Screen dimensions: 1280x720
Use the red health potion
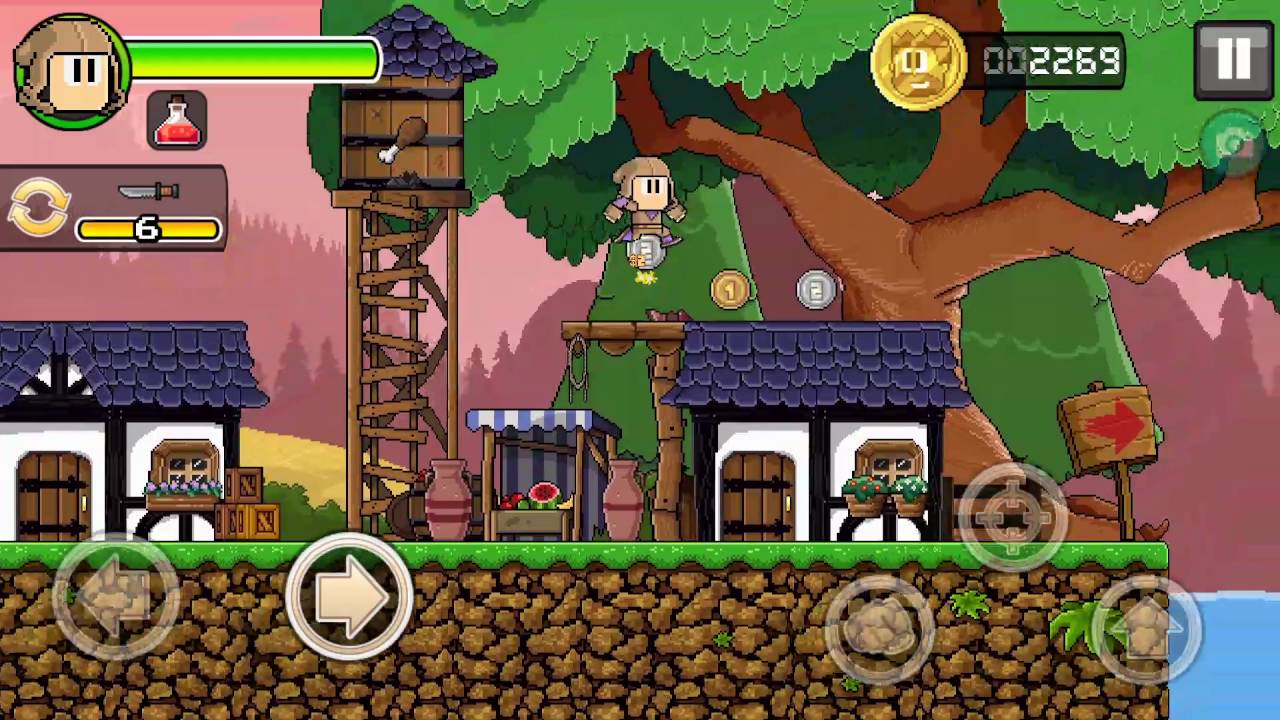point(177,121)
